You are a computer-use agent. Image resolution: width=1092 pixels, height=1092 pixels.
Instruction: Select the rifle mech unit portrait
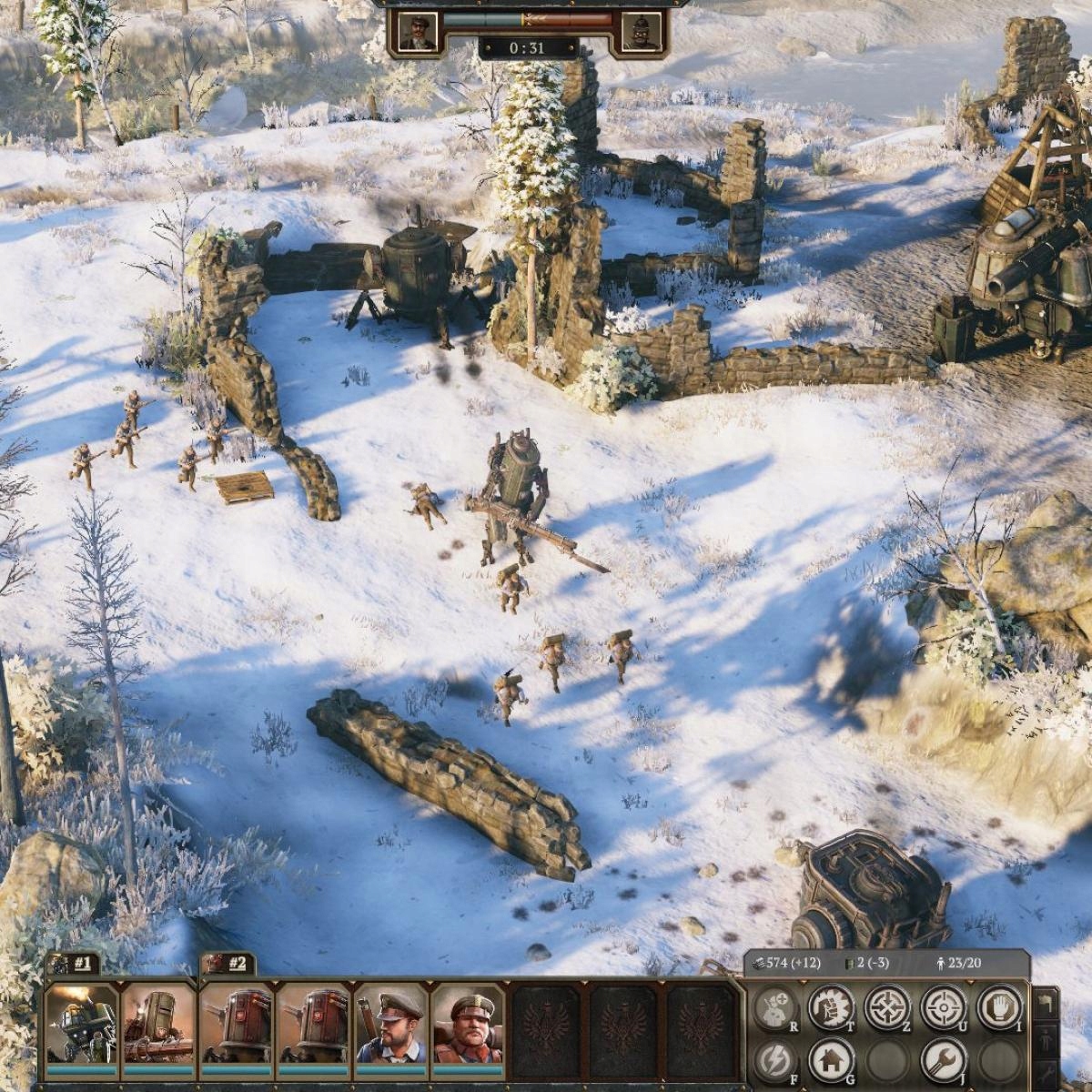[x=158, y=1023]
